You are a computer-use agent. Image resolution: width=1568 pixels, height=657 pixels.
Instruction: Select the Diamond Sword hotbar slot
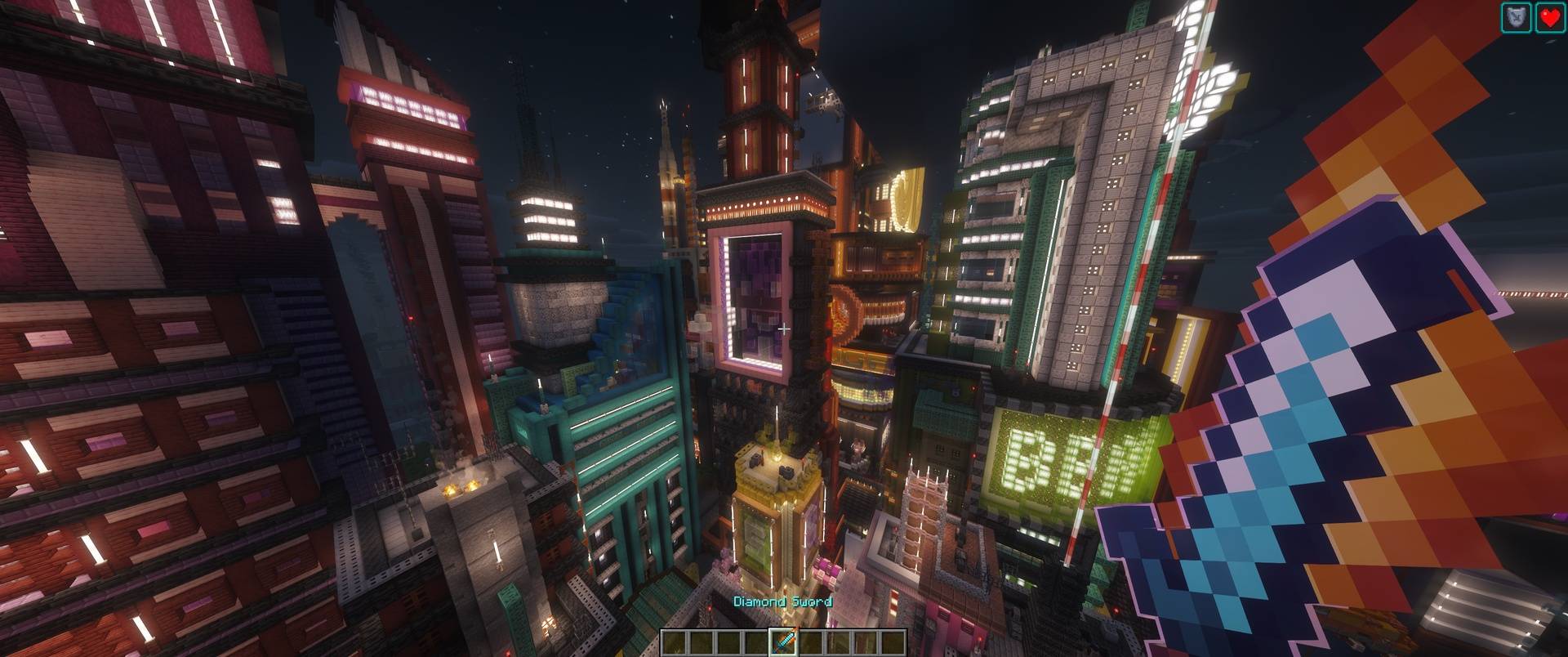coord(784,642)
